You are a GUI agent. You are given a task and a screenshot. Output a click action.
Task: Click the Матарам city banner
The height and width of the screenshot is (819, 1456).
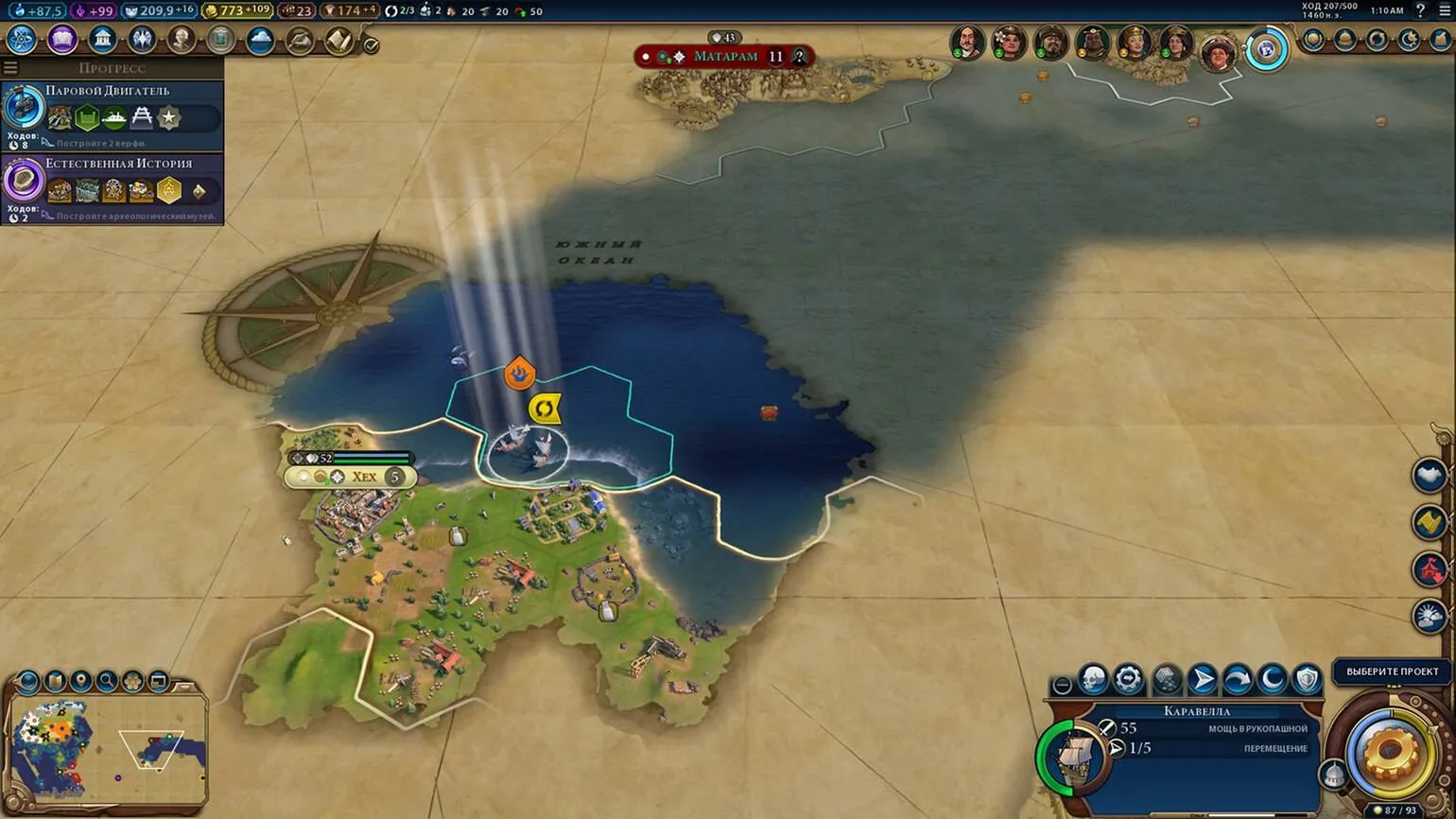(x=725, y=57)
